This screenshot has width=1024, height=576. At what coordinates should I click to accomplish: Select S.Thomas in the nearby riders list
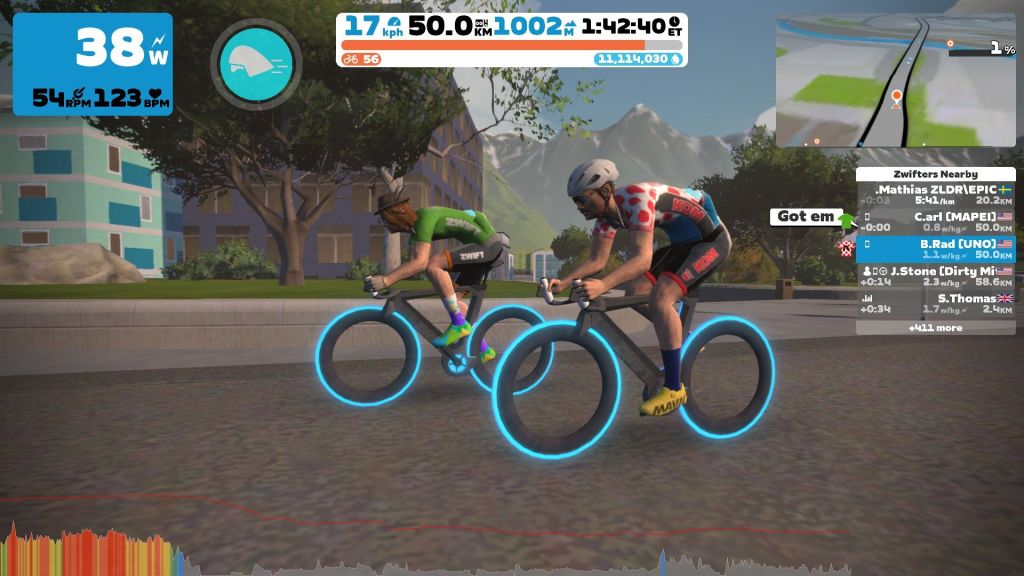point(935,303)
